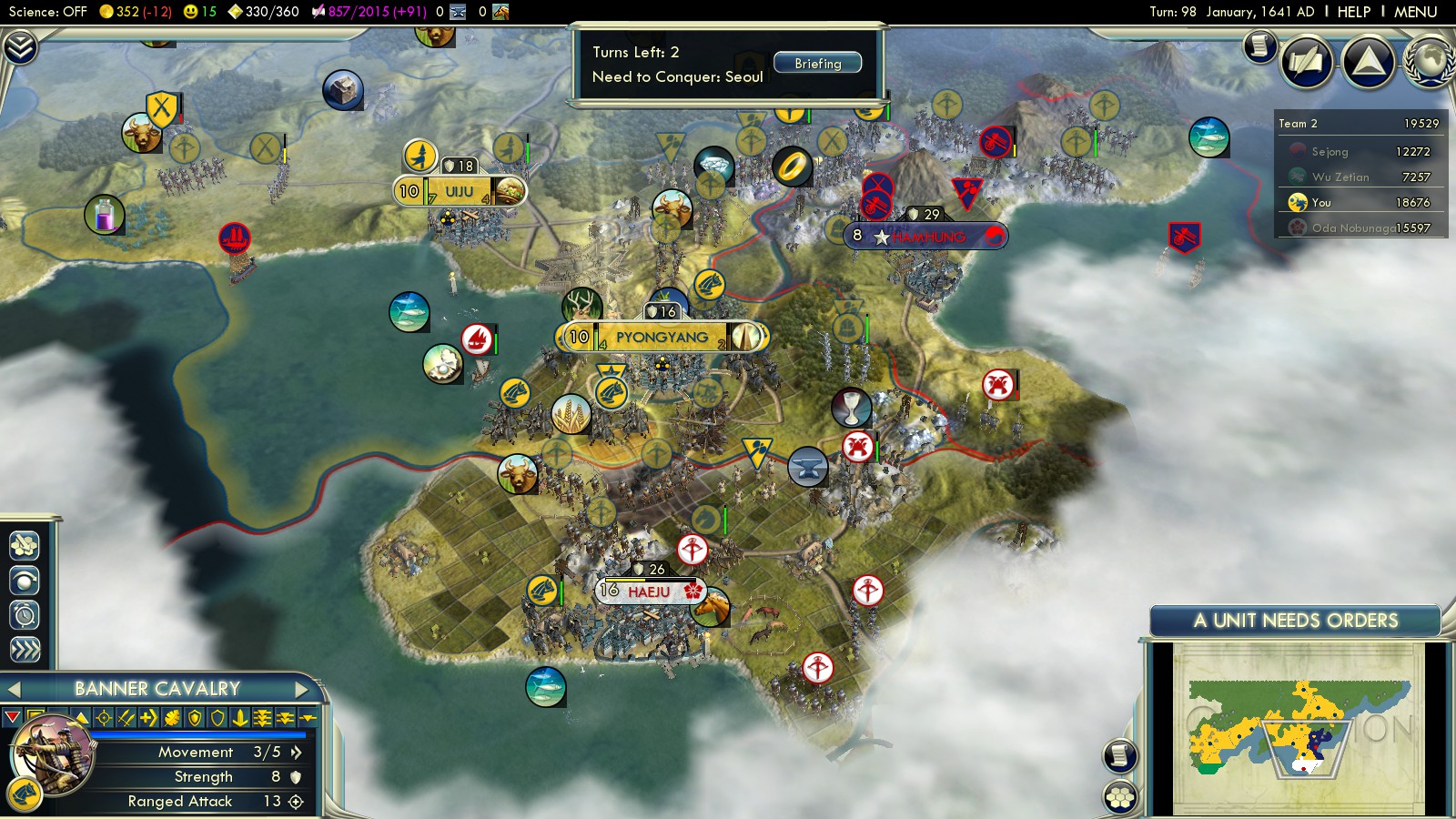This screenshot has height=819, width=1456.
Task: Show the gold treasury summary in top bar
Action: (136, 12)
